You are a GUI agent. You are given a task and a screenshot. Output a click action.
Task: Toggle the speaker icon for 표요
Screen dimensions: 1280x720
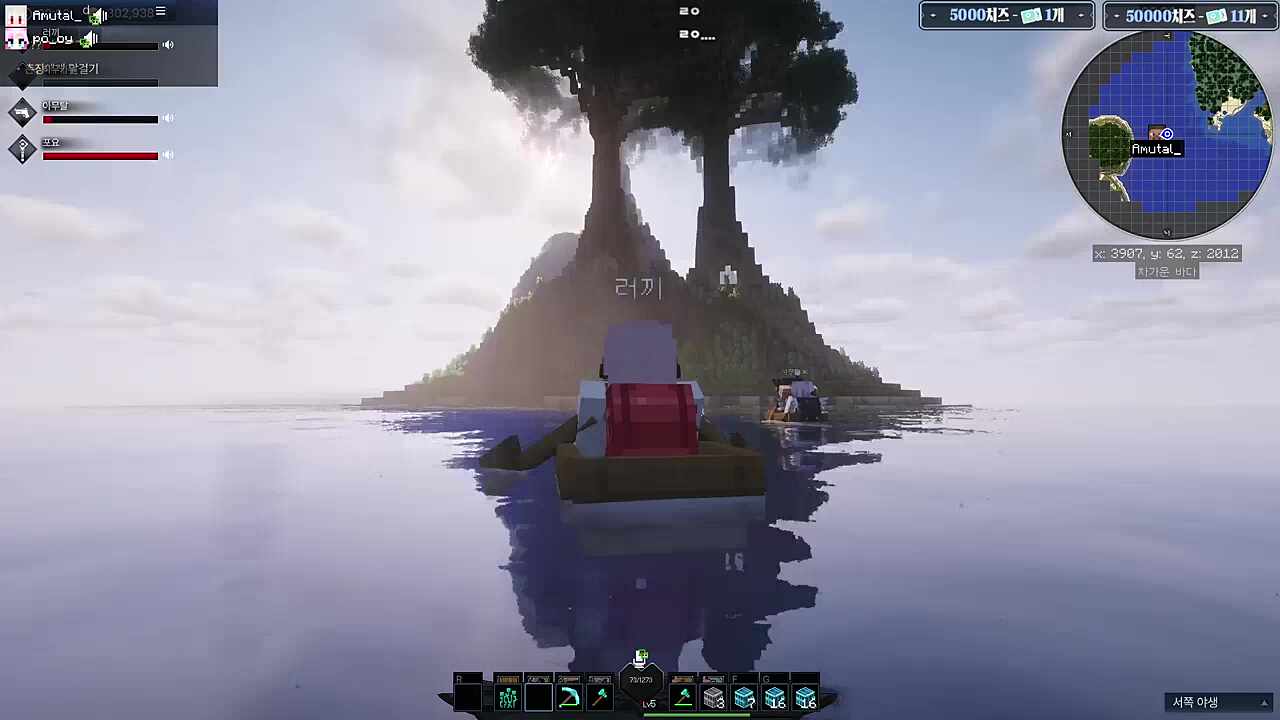pyautogui.click(x=168, y=155)
